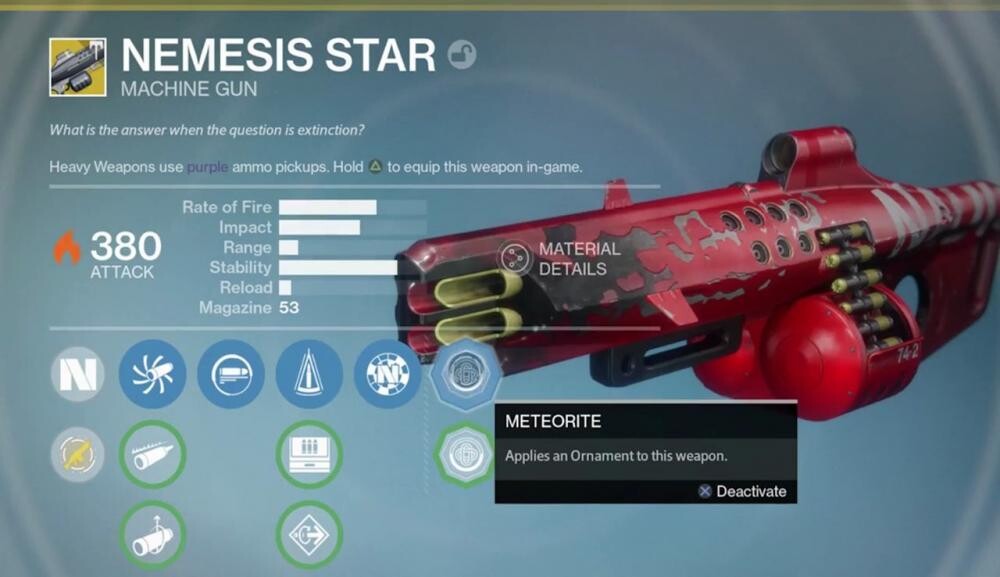The height and width of the screenshot is (577, 1000).
Task: Activate the diamond arrow perk icon
Action: pos(309,534)
